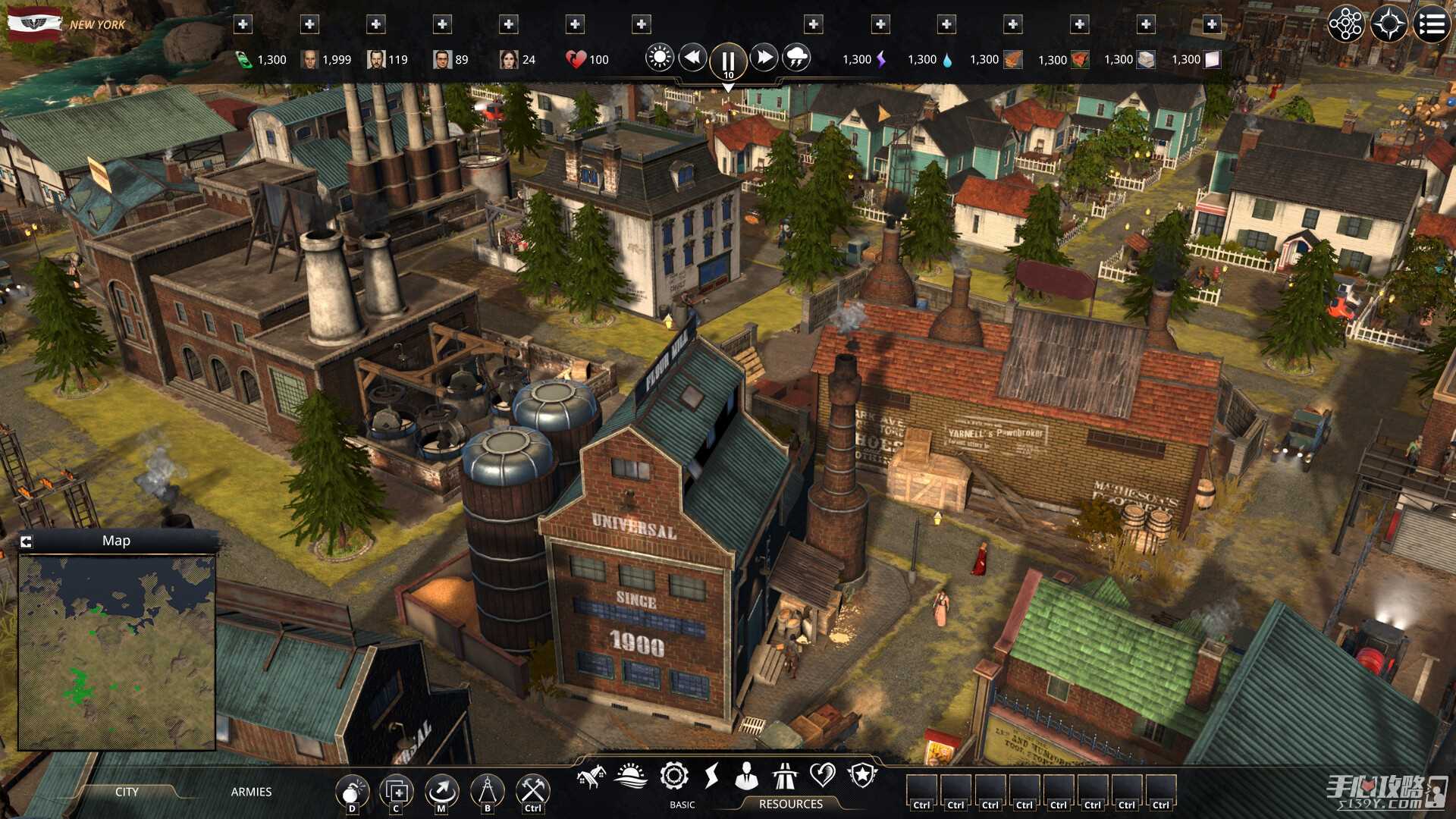
Task: Collapse the Map panel with its arrow
Action: point(27,541)
